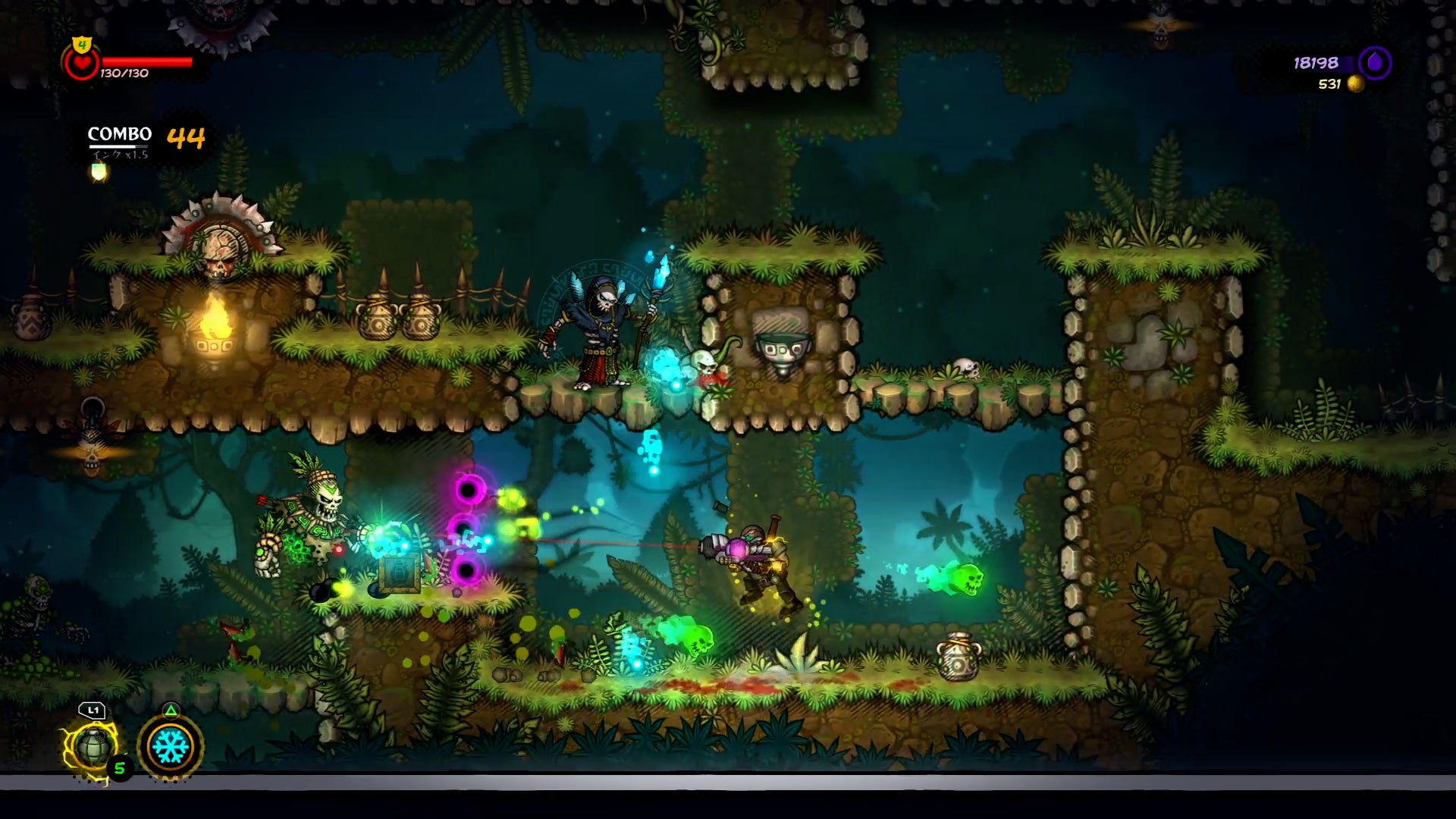Trigger the snowflake freeze ability
The image size is (1456, 819).
171,746
